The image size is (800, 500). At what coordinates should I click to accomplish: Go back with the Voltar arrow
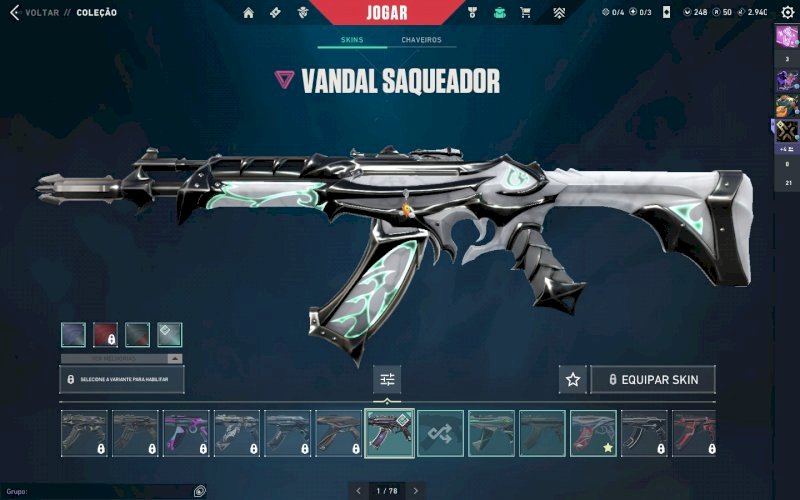(x=14, y=12)
